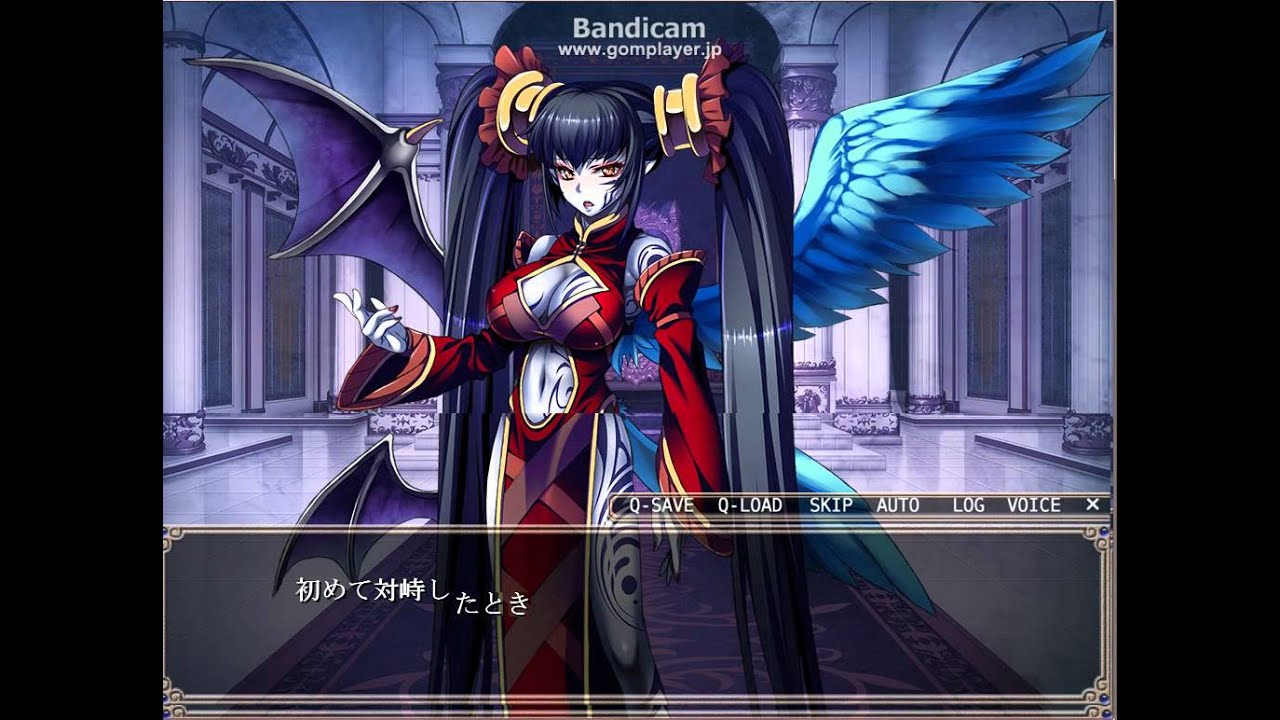Hide the toolbar with the × button
This screenshot has width=1280, height=720.
click(1092, 505)
